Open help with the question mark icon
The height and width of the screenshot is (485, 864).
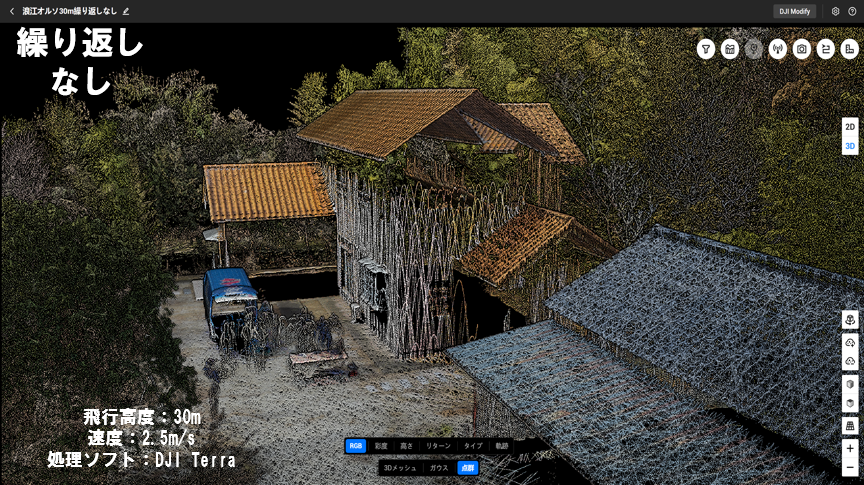pos(852,11)
